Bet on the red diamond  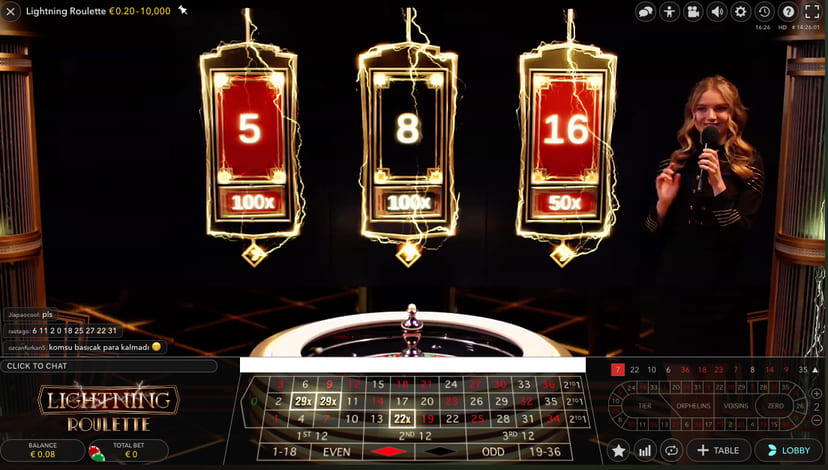point(389,452)
